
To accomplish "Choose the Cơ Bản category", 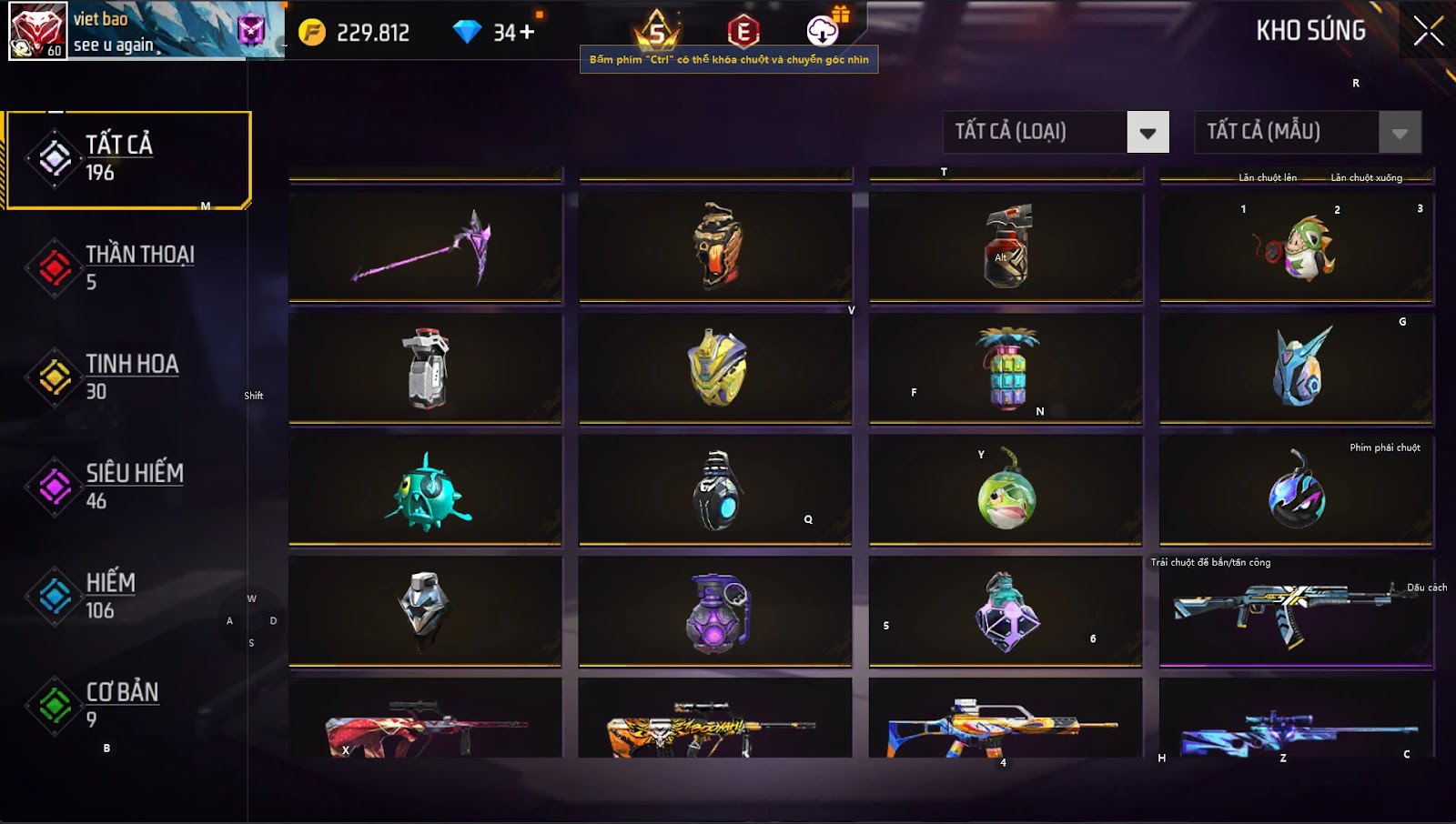I will (x=127, y=705).
